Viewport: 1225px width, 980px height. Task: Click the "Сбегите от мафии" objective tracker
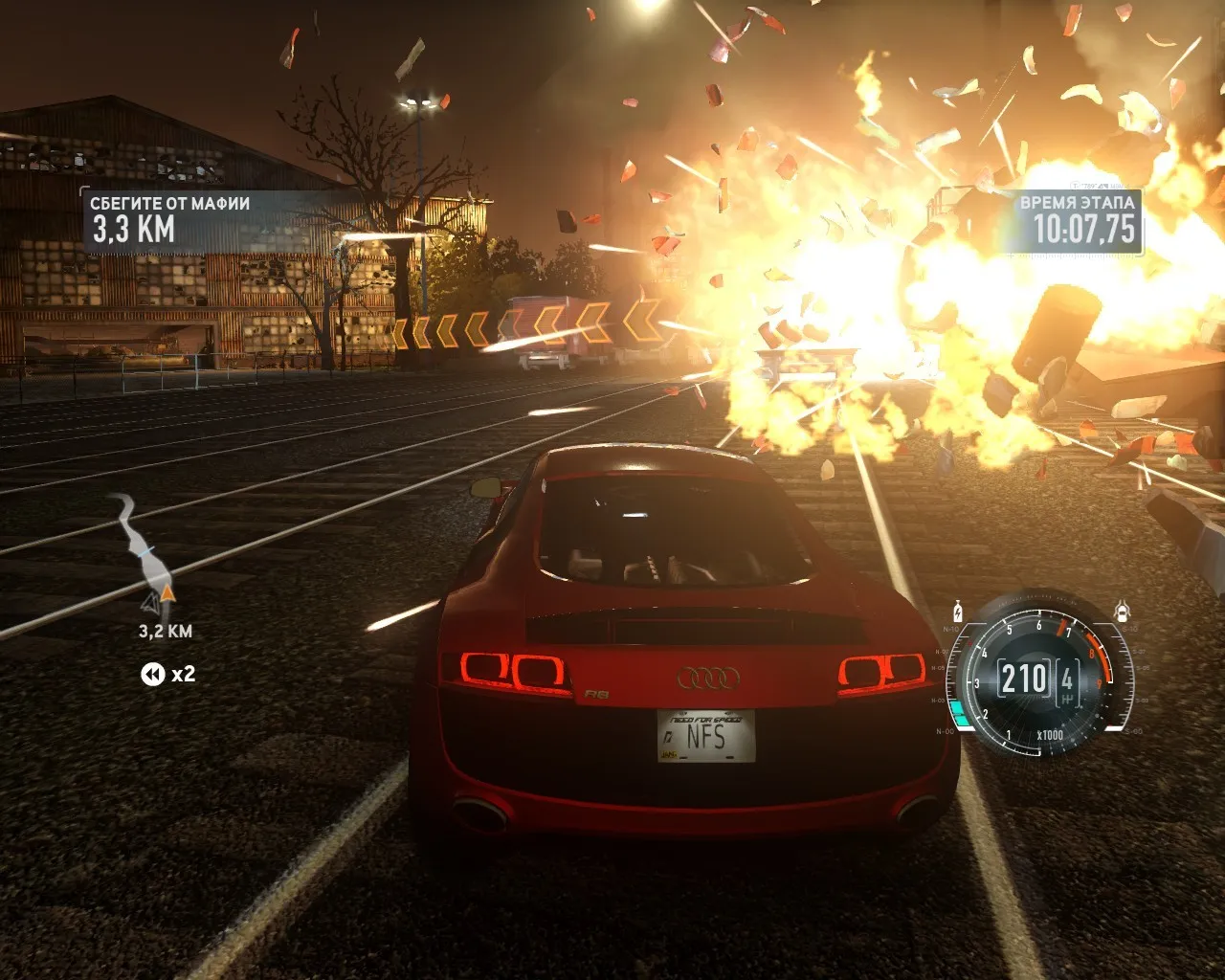click(170, 219)
